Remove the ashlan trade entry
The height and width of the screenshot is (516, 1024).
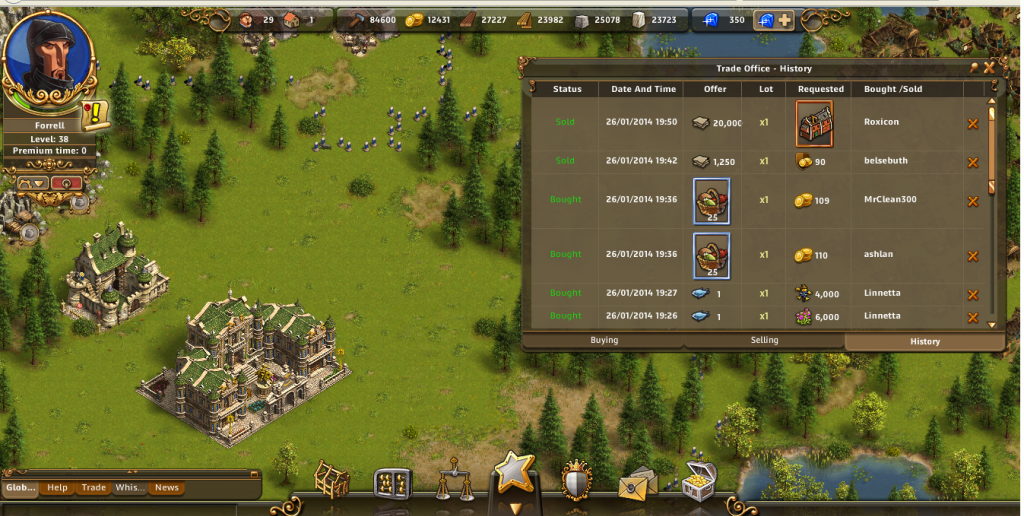click(973, 256)
